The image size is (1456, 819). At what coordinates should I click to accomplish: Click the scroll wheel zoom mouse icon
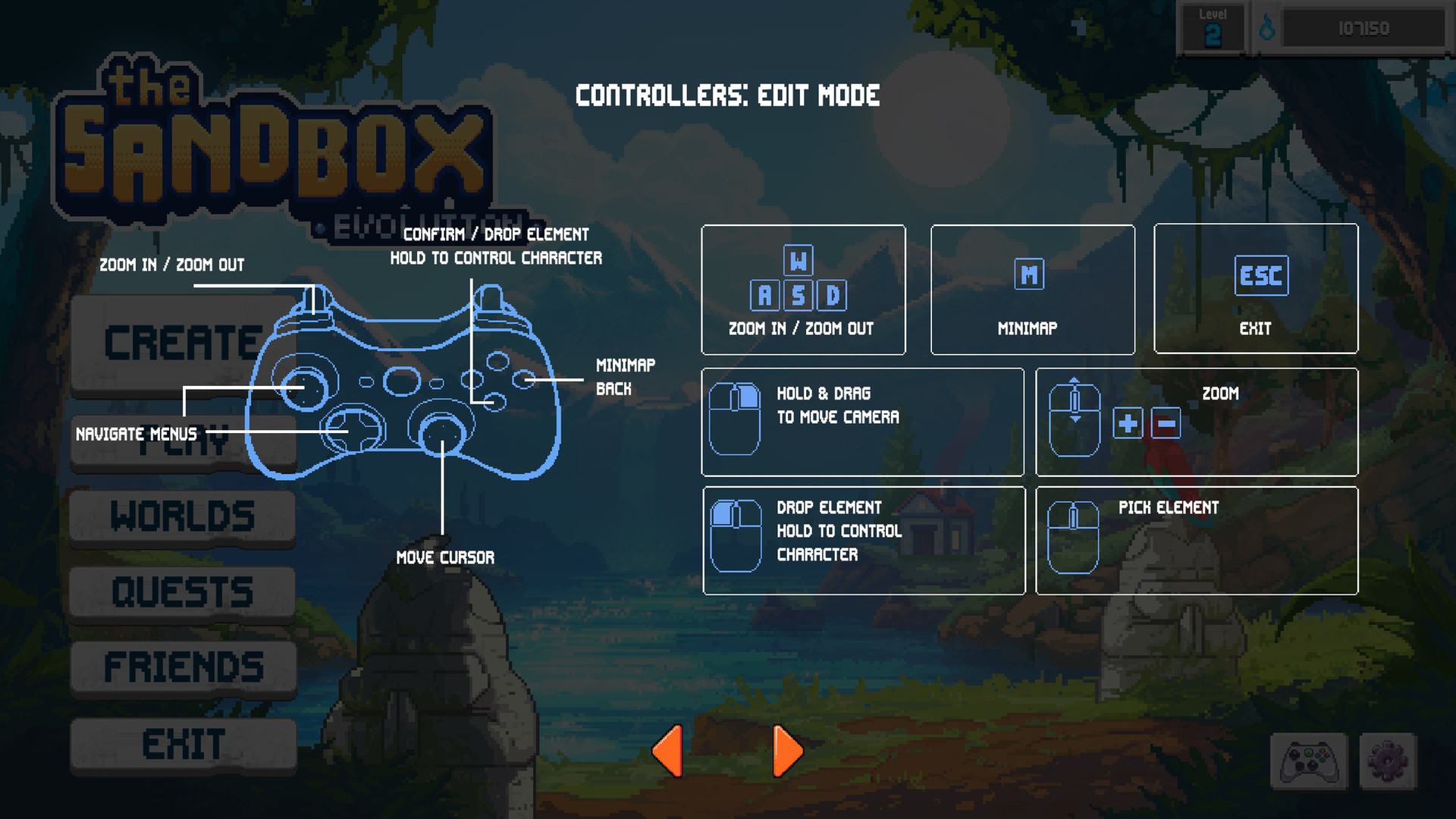[1075, 418]
